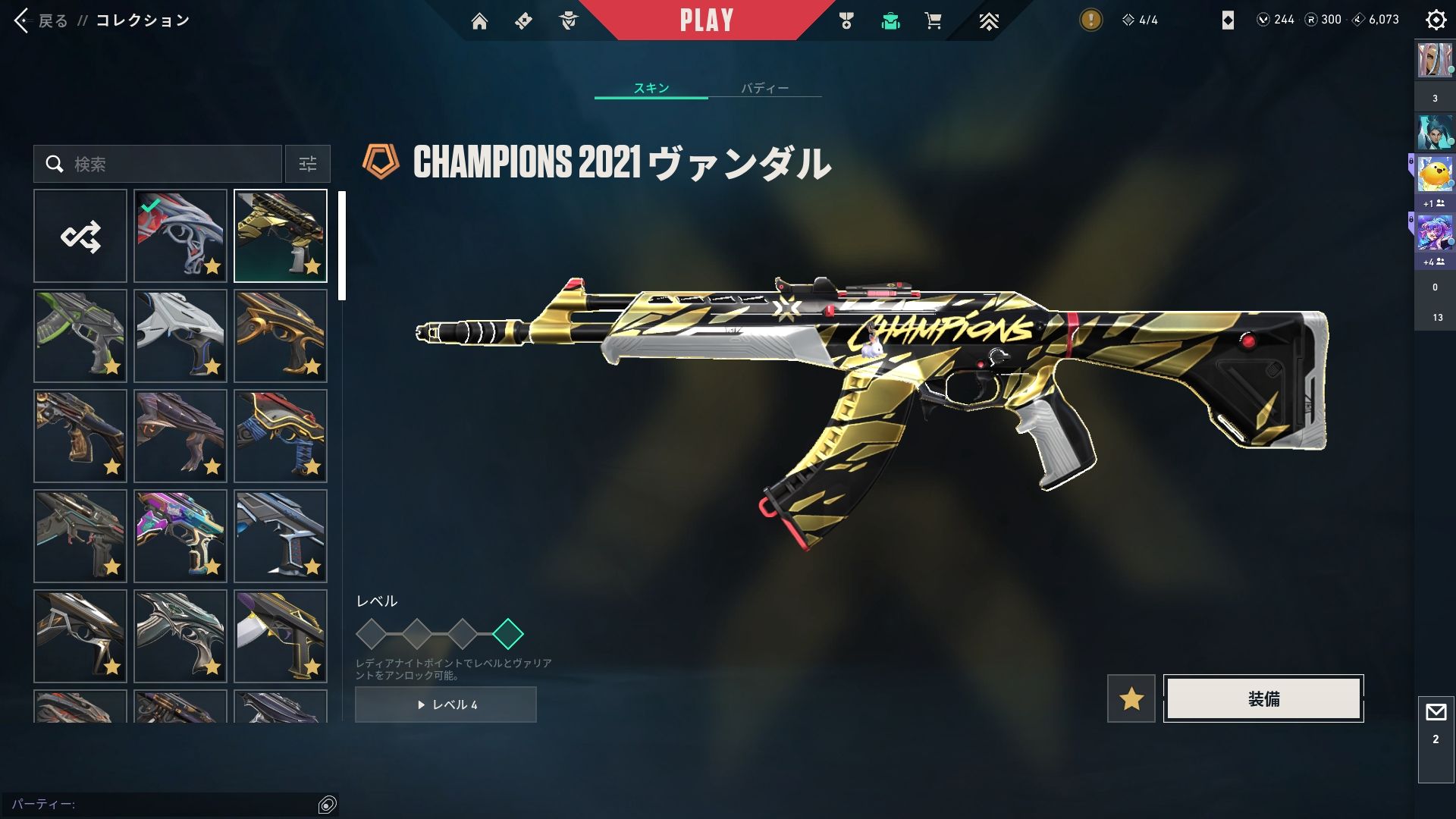Open the mail inbox icon
Viewport: 1456px width, 819px height.
click(1436, 713)
